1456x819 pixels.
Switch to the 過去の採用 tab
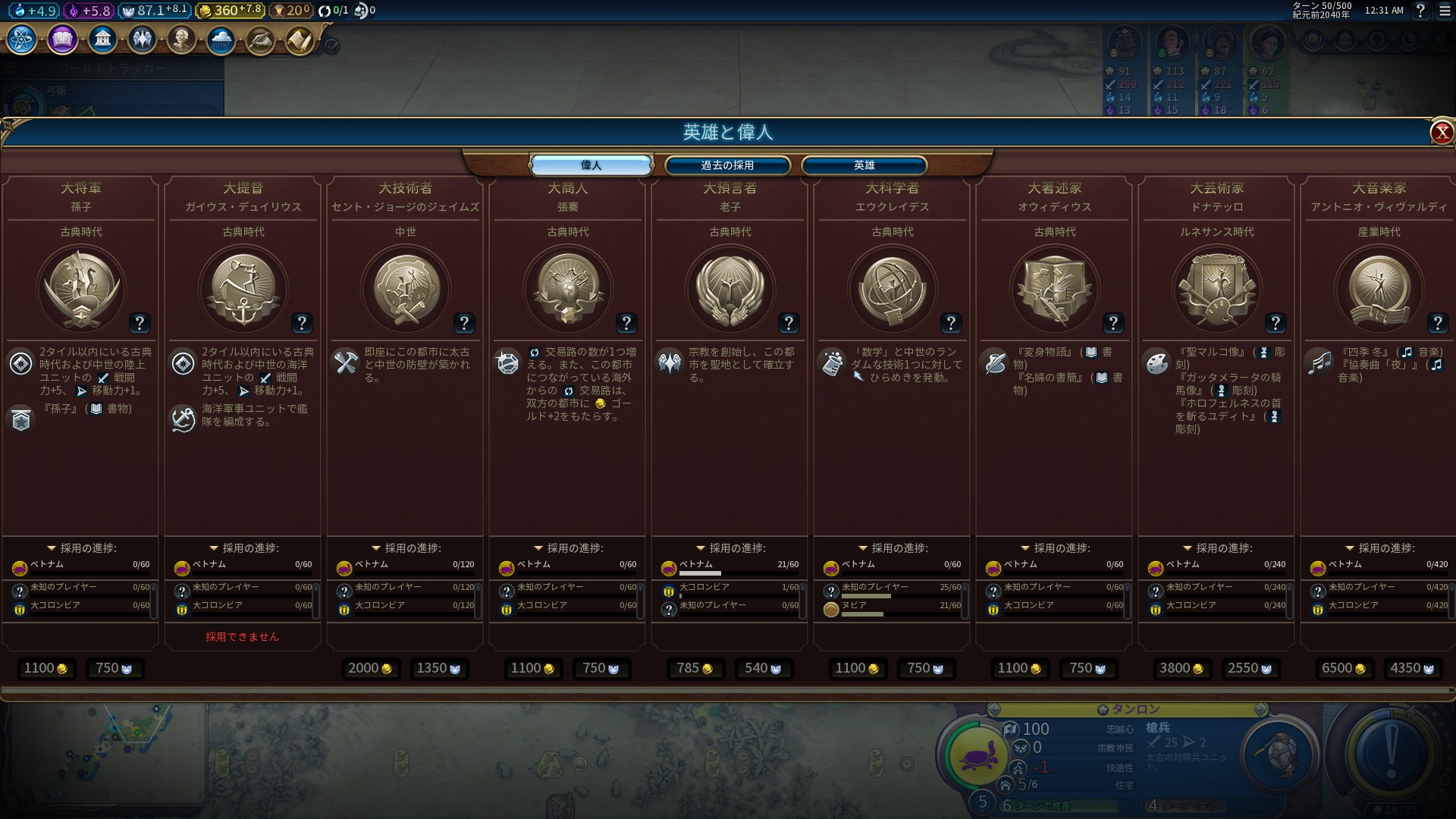click(x=728, y=165)
